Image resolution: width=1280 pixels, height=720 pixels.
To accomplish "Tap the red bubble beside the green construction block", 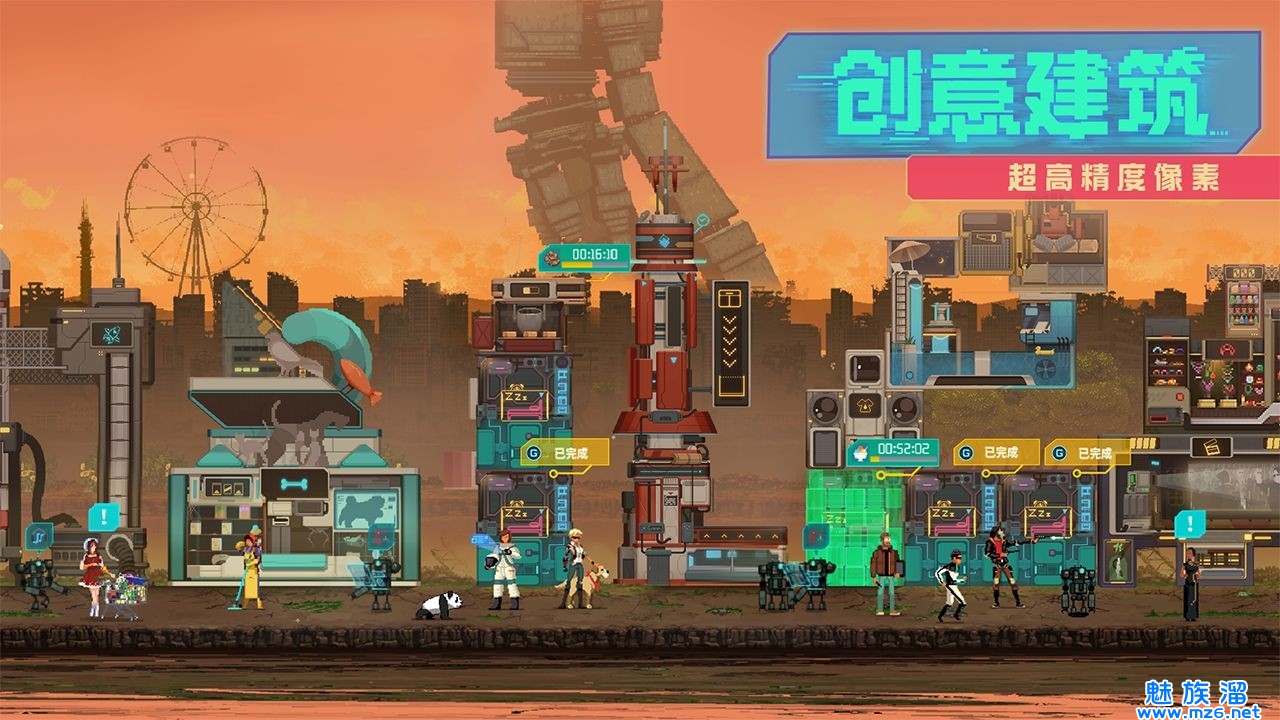I will coord(816,537).
